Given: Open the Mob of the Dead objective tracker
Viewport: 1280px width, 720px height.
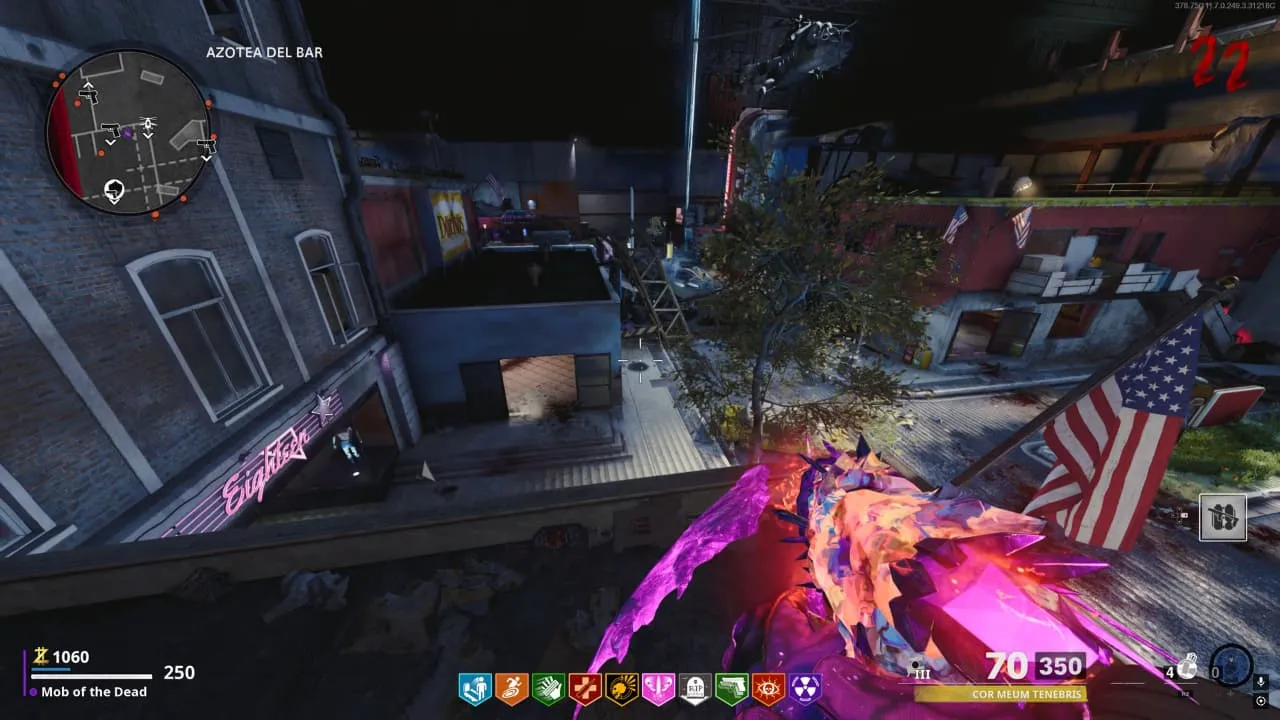Looking at the screenshot, I should pyautogui.click(x=94, y=691).
